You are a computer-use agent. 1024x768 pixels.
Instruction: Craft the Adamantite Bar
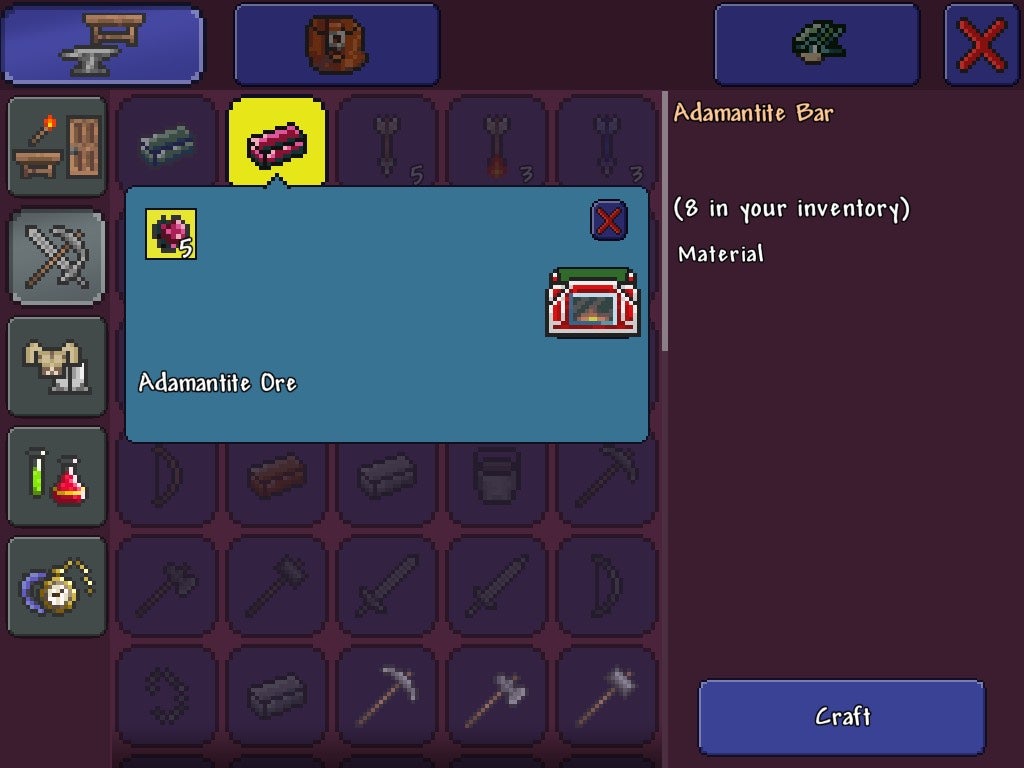click(x=841, y=717)
